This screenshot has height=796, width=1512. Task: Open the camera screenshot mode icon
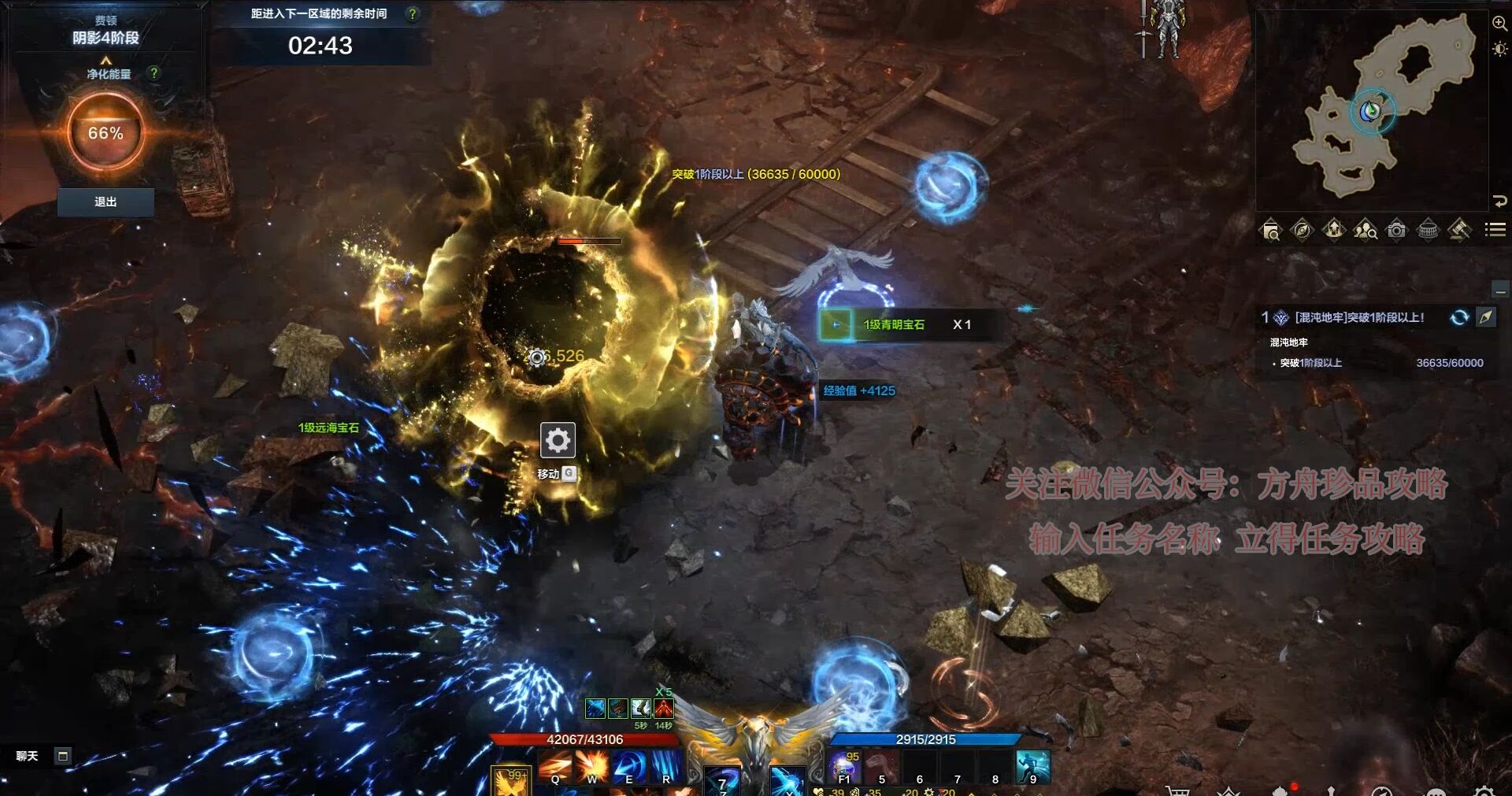pyautogui.click(x=1396, y=230)
